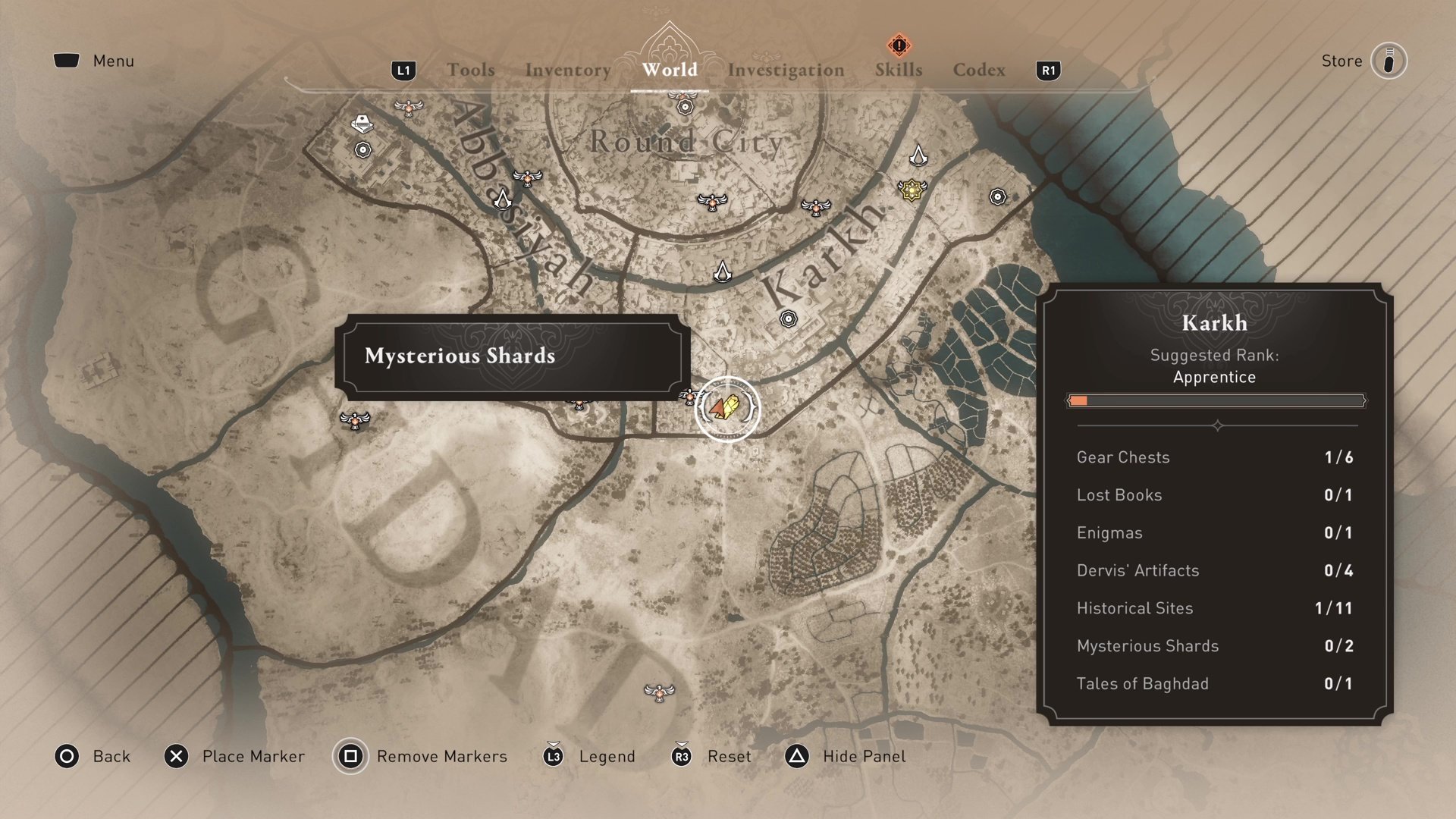Select the Mysterious Shards map marker
Image resolution: width=1456 pixels, height=819 pixels.
click(x=727, y=408)
